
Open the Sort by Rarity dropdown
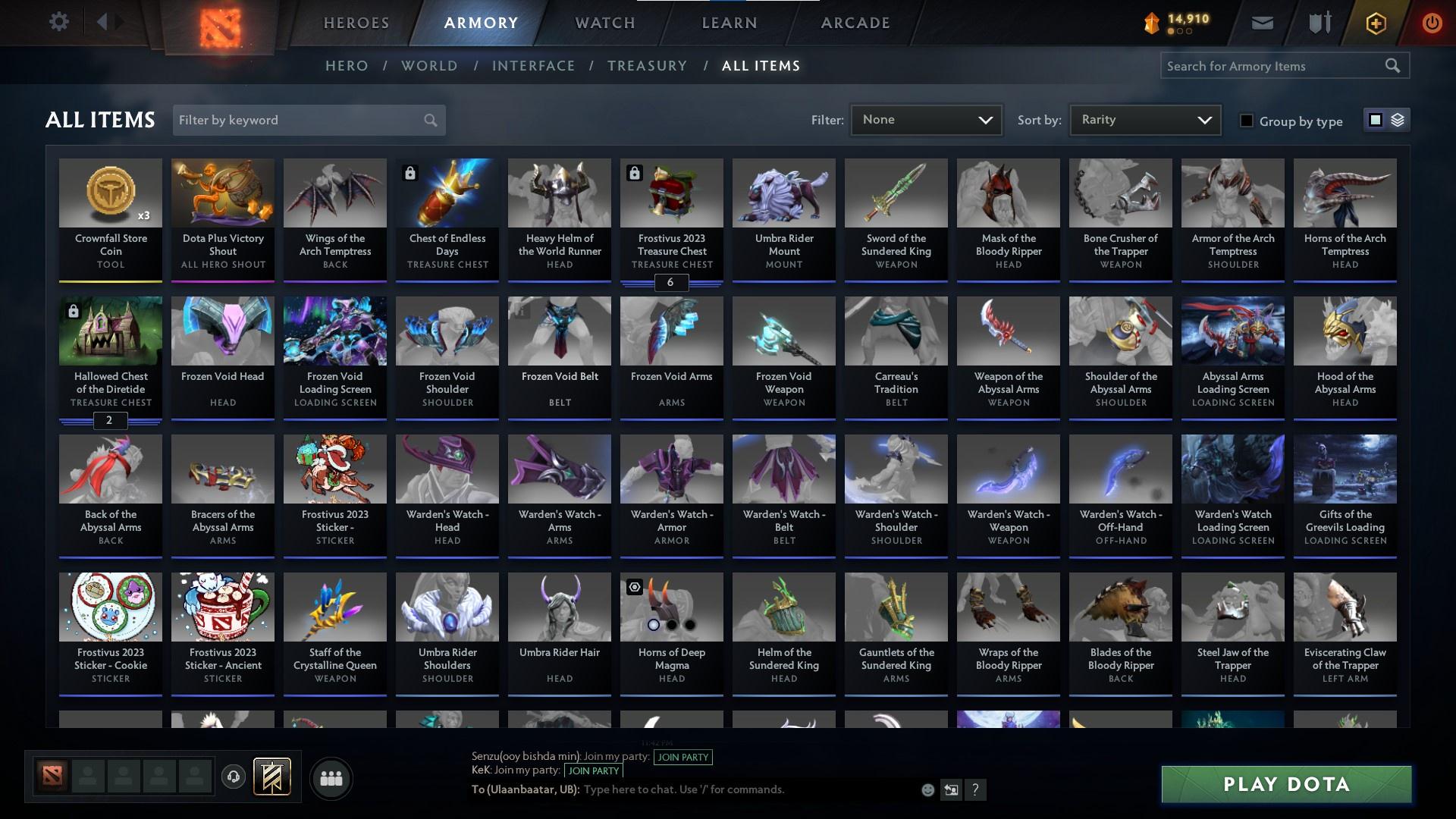[1144, 119]
